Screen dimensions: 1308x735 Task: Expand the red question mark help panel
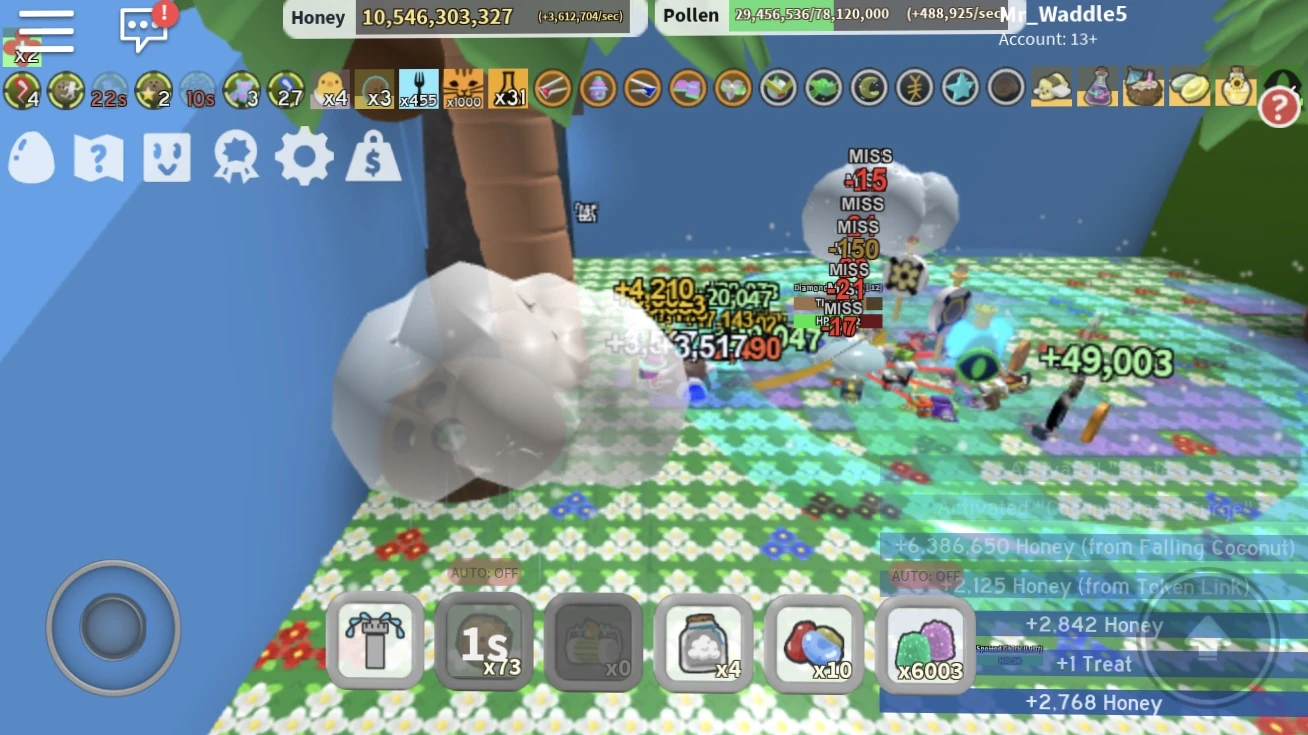1280,107
